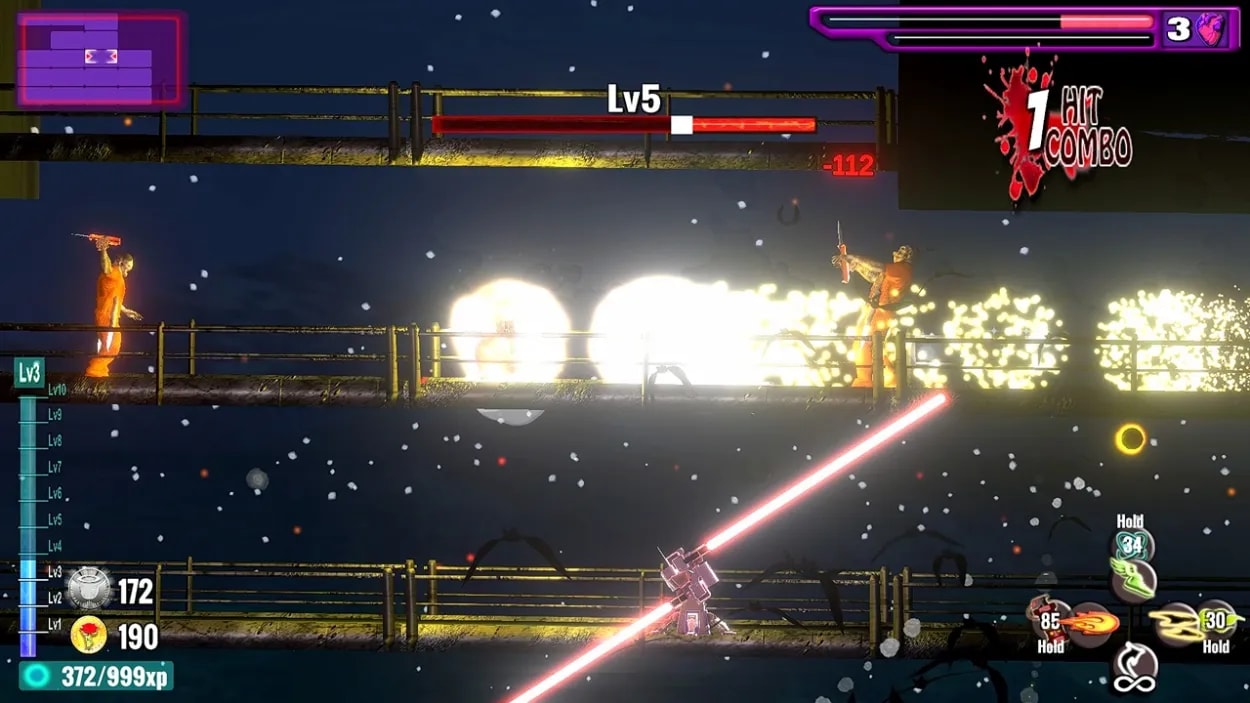This screenshot has height=703, width=1250.
Task: Select the curved arrow infinity ability
Action: coord(1135,667)
